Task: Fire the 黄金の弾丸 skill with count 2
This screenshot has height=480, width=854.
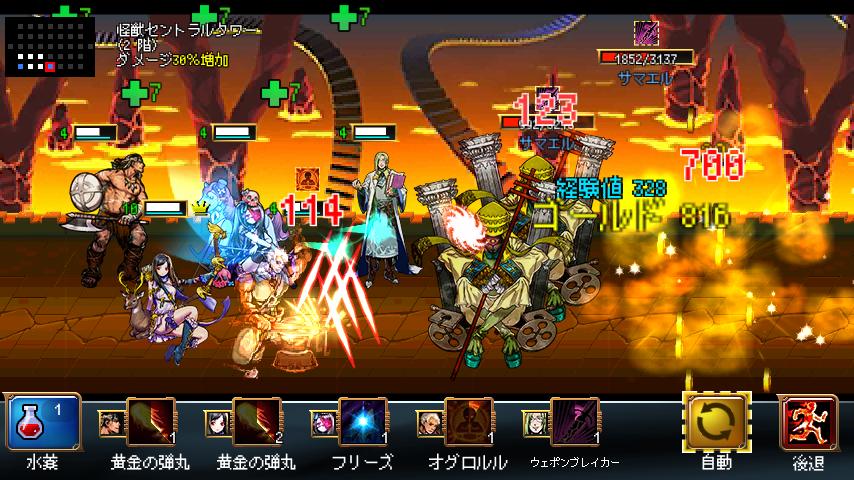Action: (256, 423)
